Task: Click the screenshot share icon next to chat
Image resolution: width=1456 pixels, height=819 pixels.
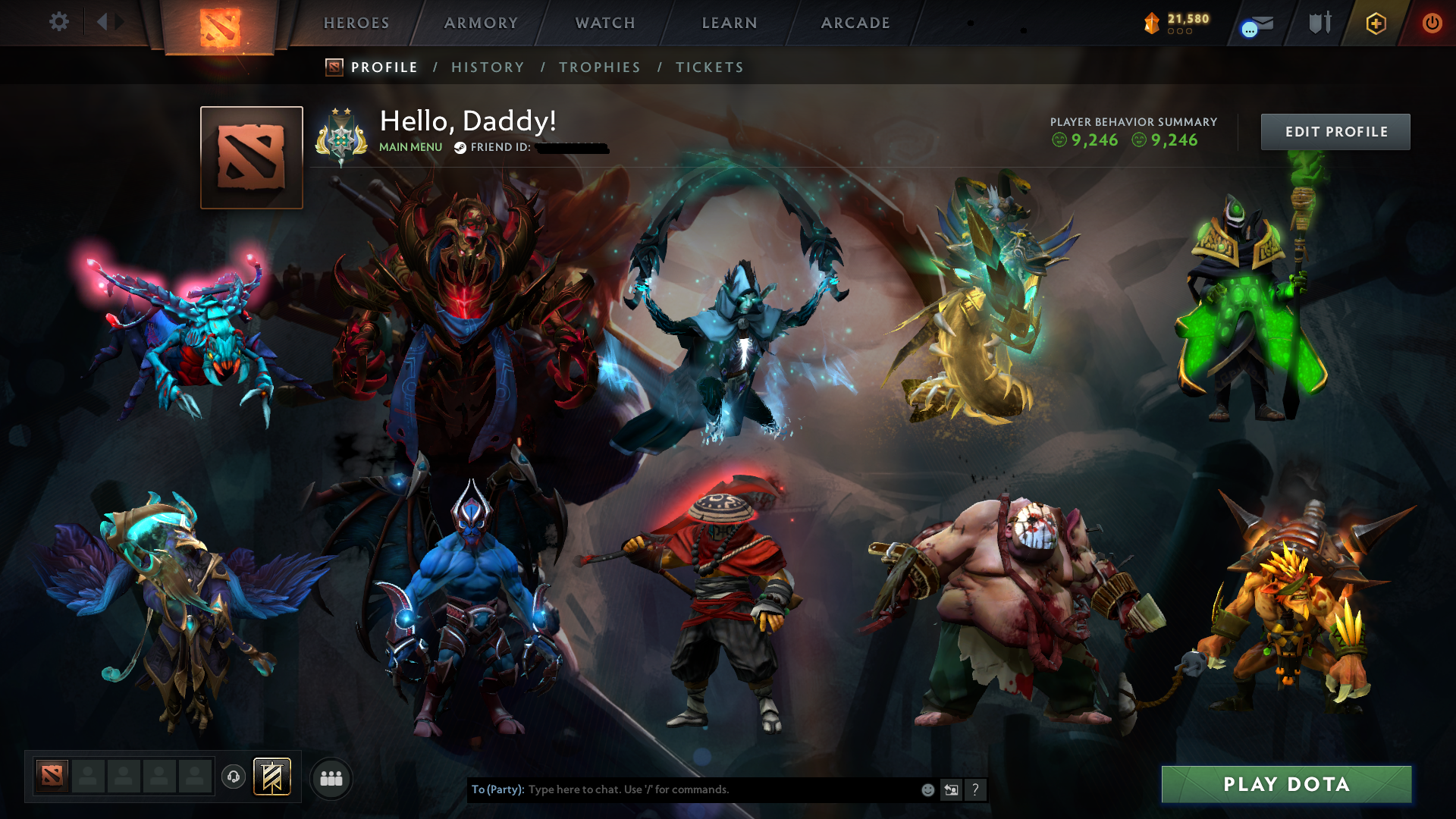Action: click(x=951, y=789)
